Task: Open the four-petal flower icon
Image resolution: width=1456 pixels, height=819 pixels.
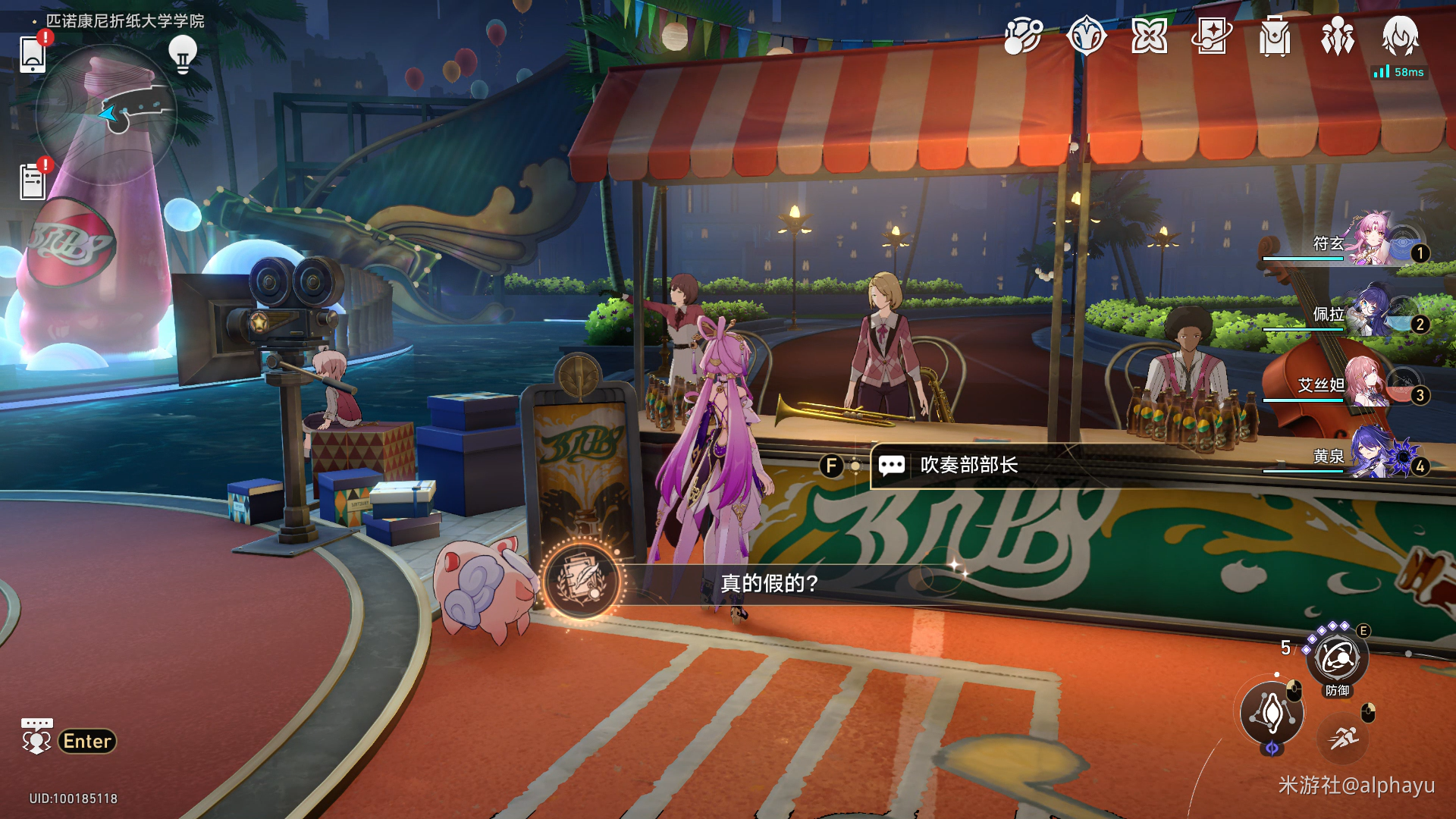Action: point(1149,36)
